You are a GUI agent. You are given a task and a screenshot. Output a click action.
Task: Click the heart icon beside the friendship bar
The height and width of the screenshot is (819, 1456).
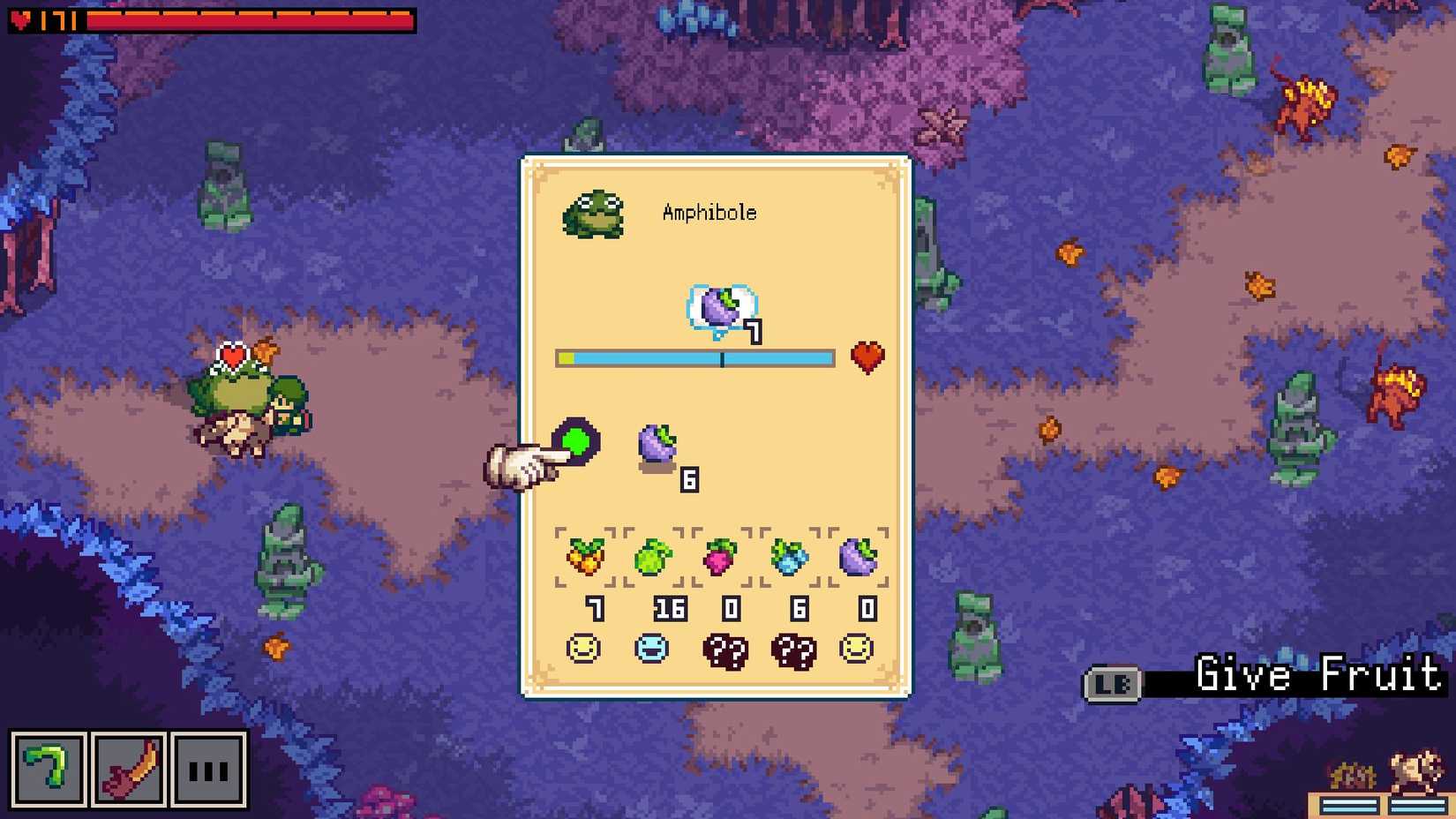pos(868,357)
